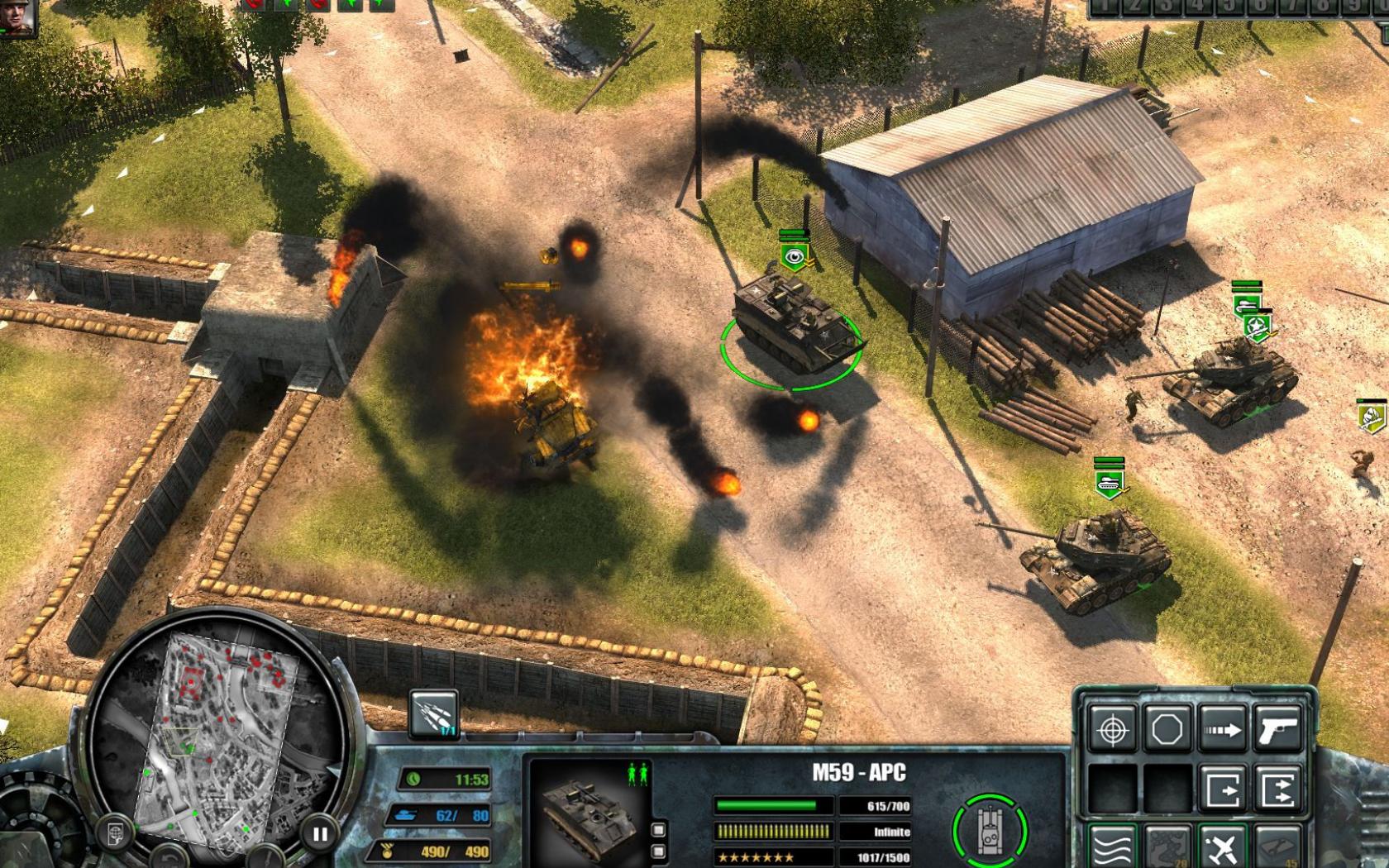Click the unload-all double arrow icon

[x=1277, y=786]
